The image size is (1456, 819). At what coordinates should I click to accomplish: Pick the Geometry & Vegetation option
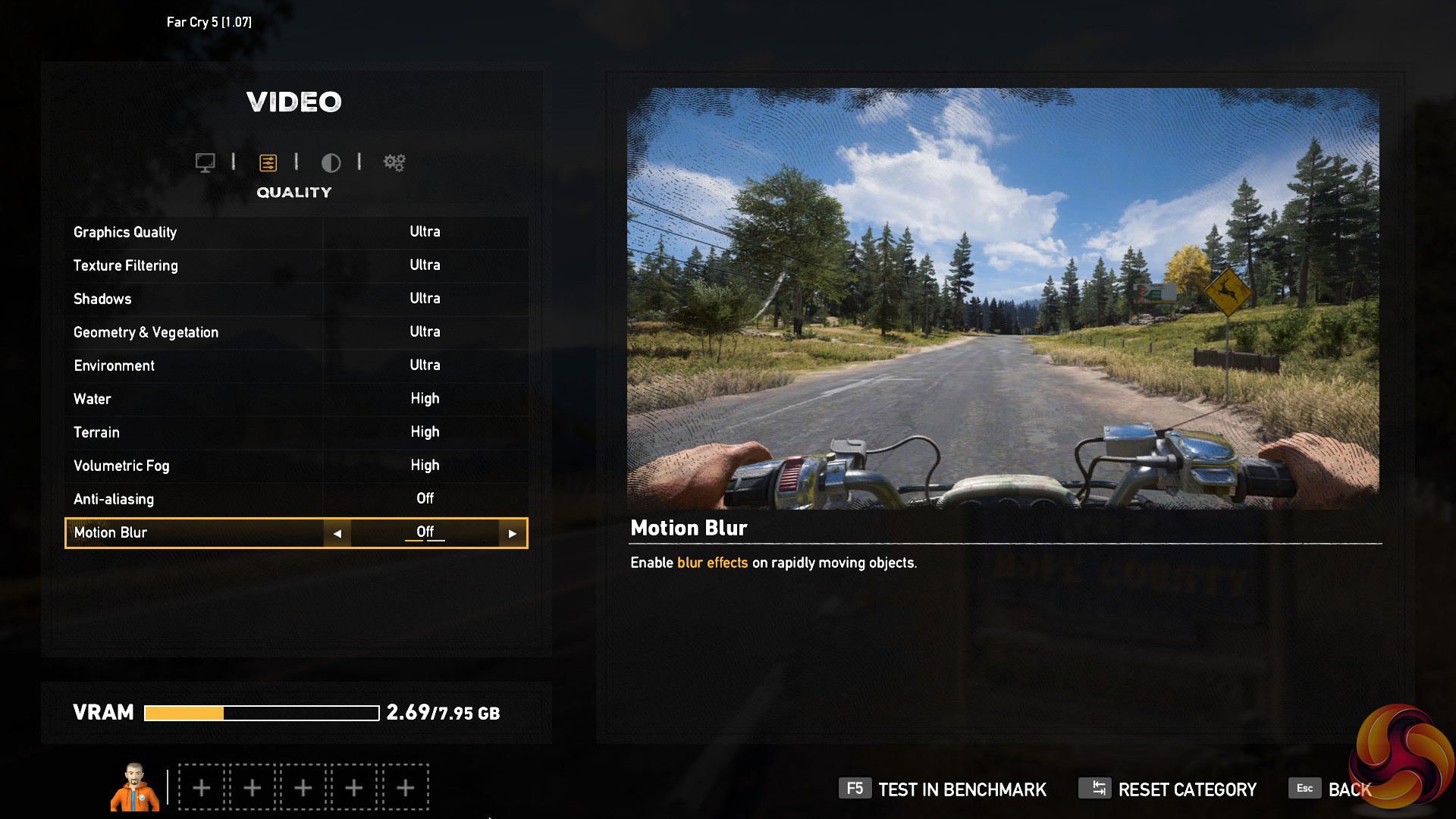pos(297,332)
